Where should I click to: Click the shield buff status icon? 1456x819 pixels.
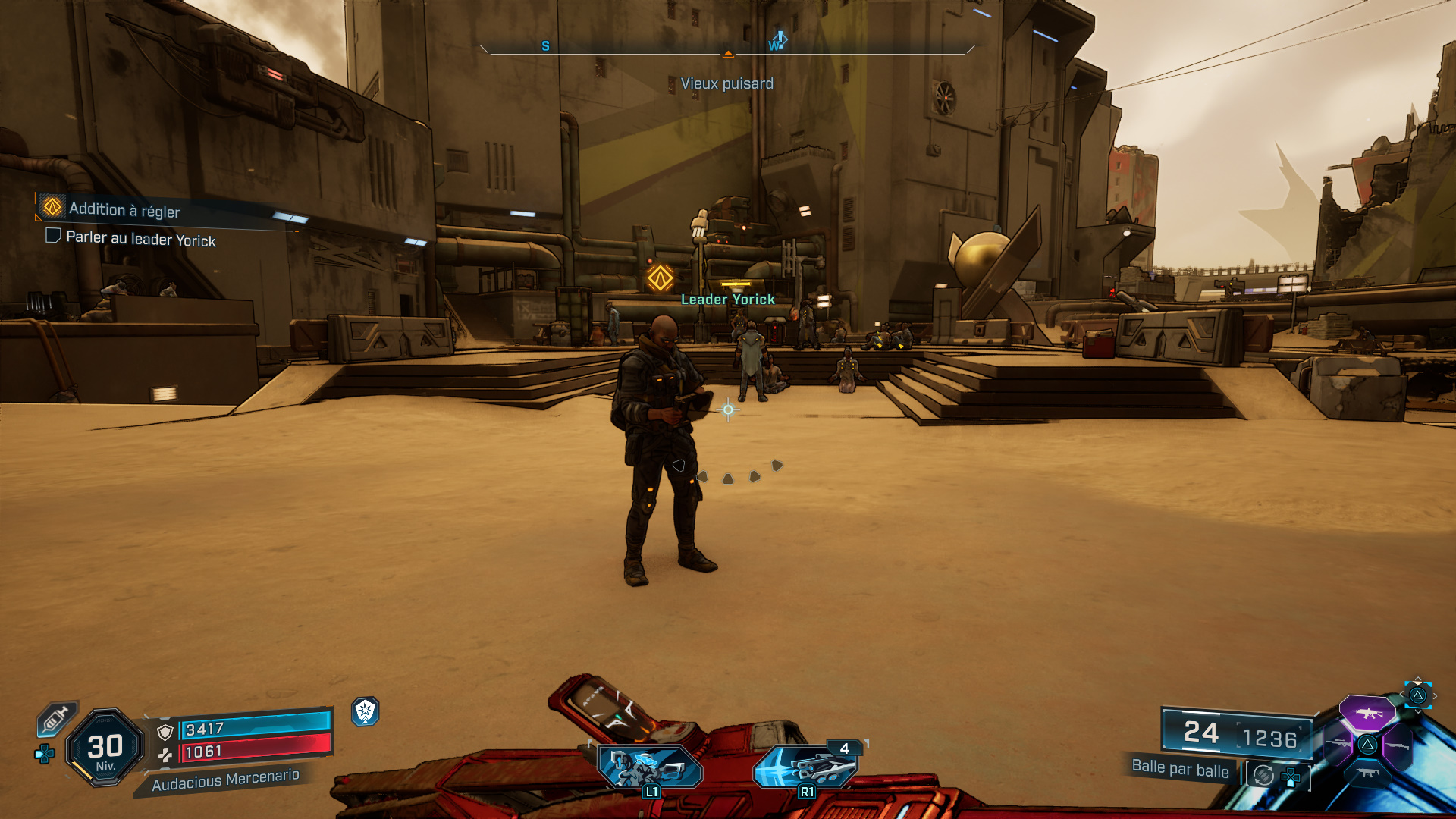[x=366, y=711]
